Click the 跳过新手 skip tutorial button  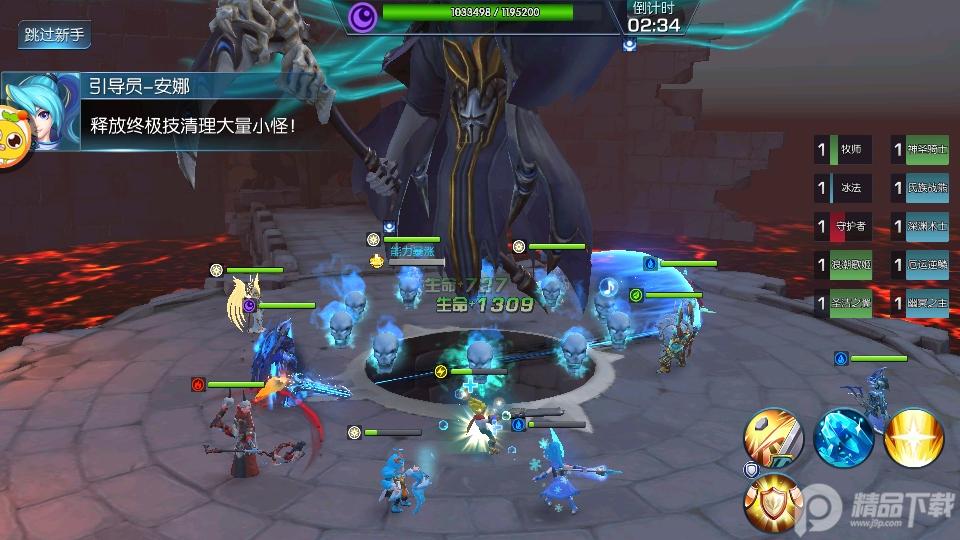[x=57, y=34]
